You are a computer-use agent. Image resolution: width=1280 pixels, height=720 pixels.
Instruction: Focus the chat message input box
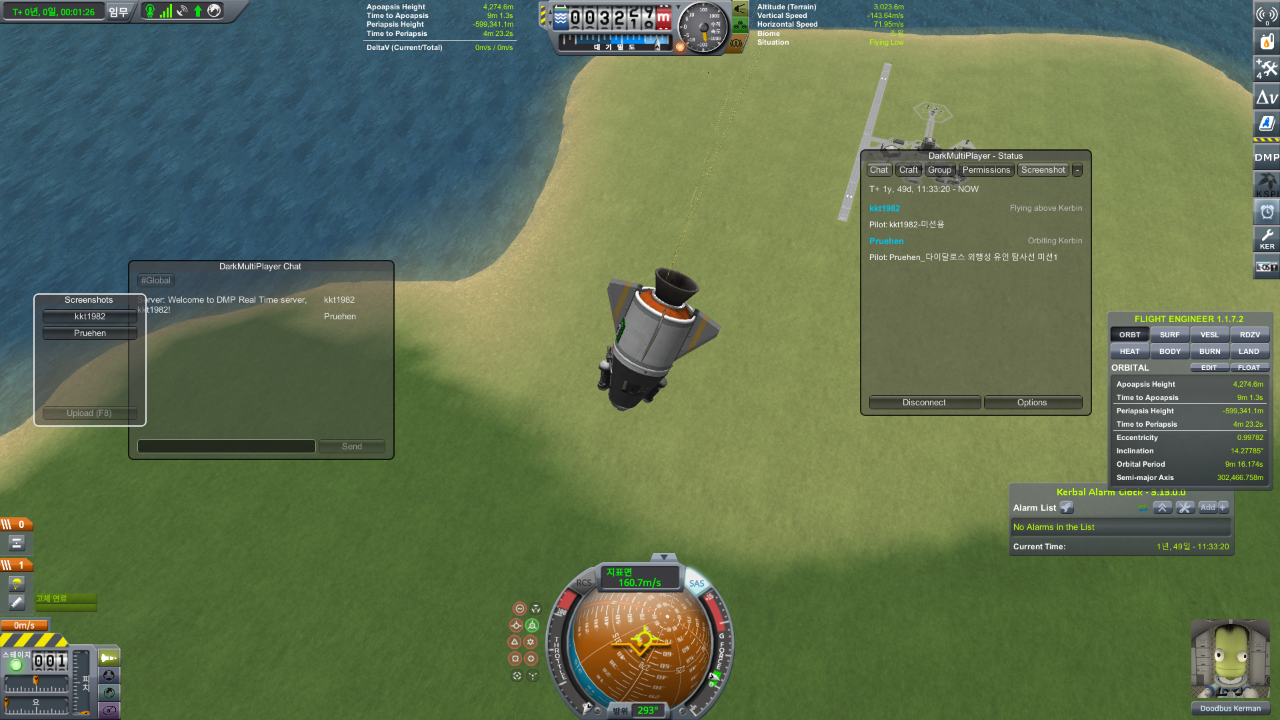226,446
